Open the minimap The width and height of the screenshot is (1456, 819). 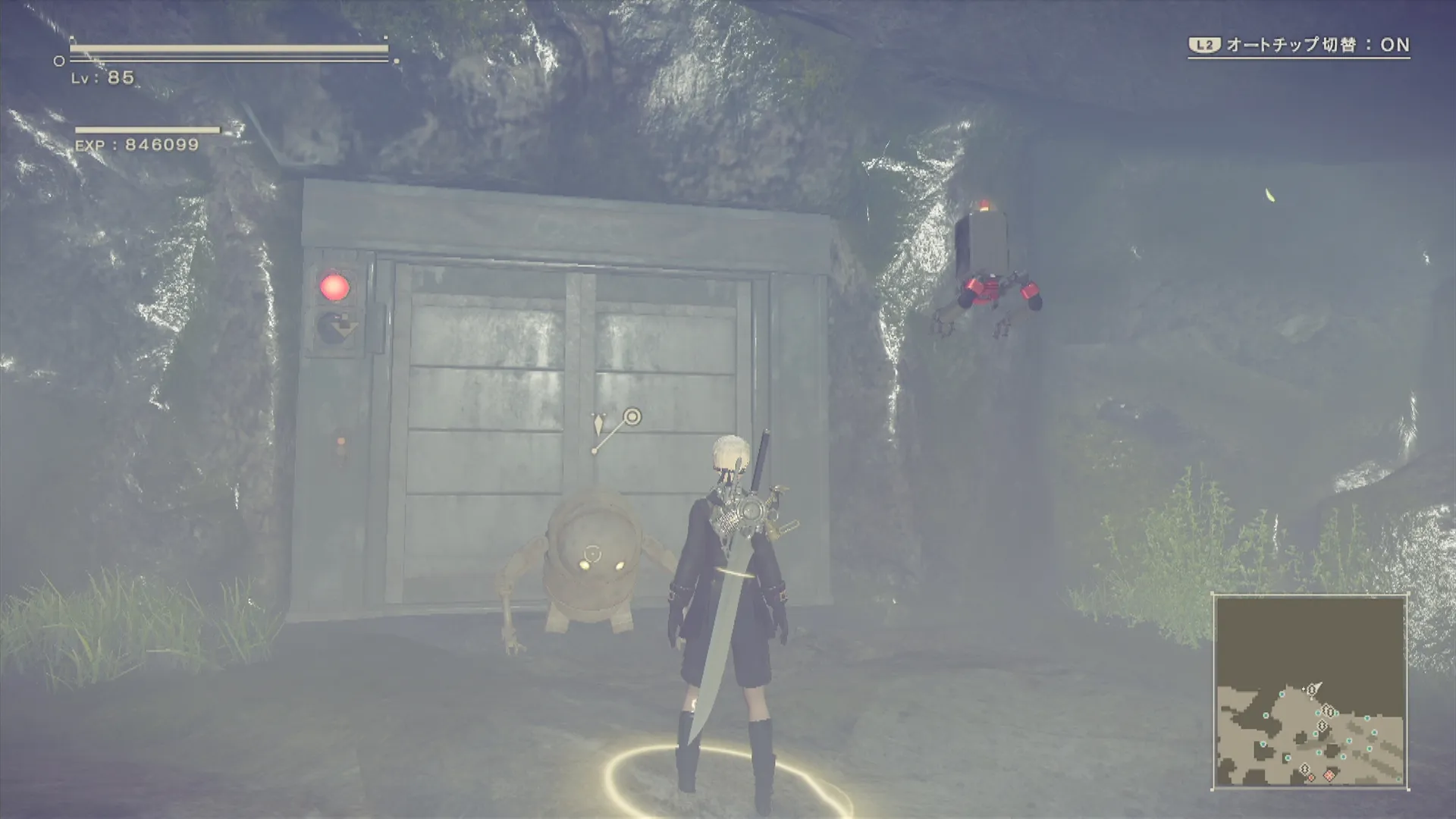pyautogui.click(x=1310, y=692)
